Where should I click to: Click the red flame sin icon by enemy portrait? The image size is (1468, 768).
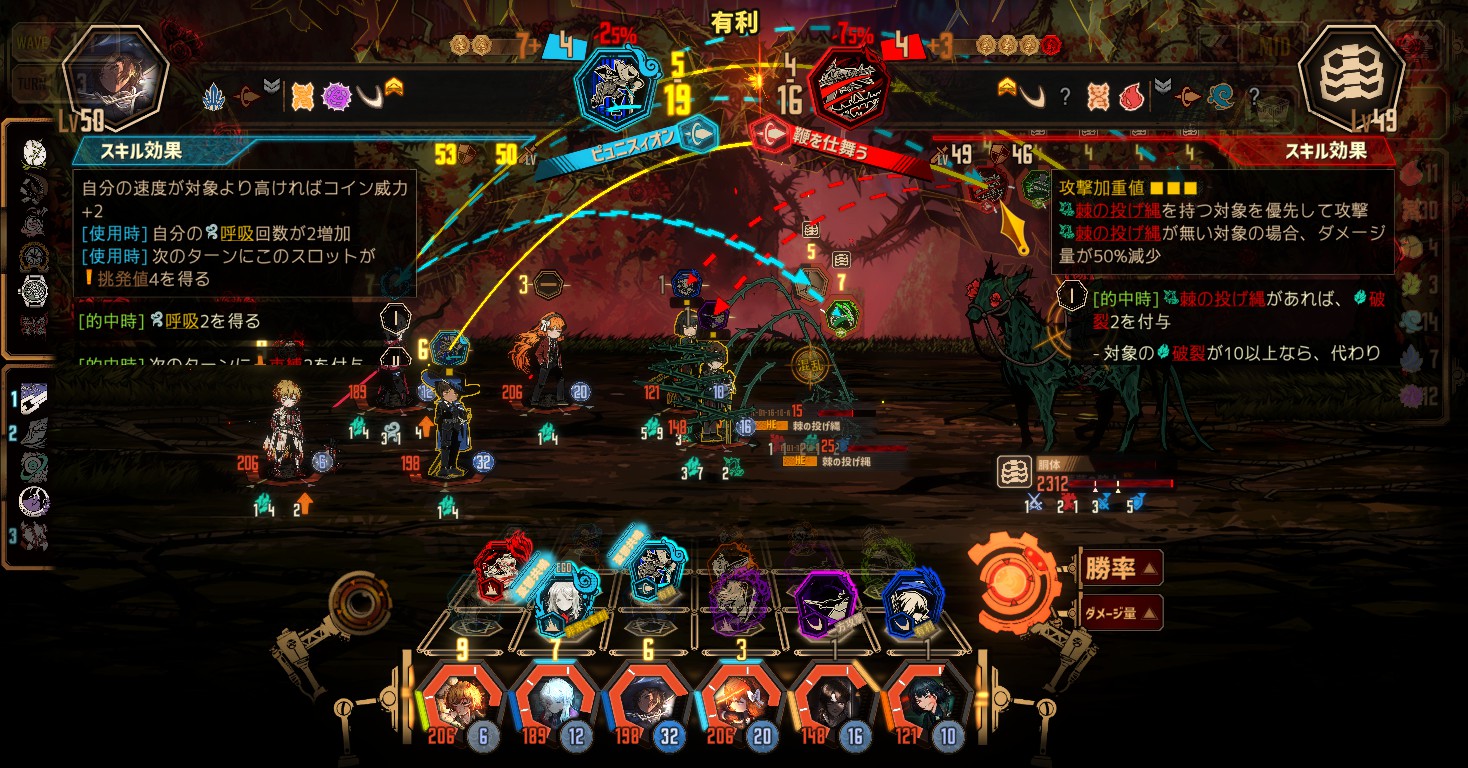(x=1130, y=96)
